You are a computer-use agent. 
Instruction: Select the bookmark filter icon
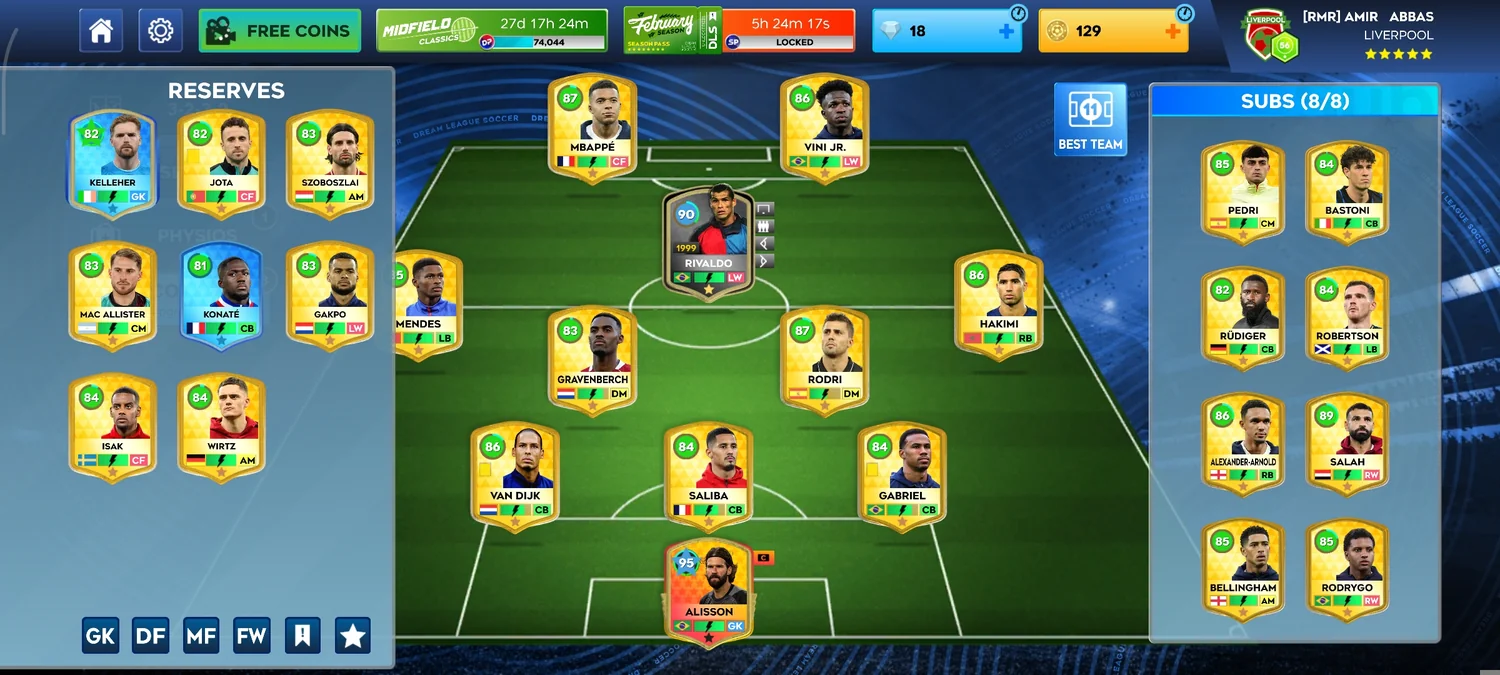point(302,635)
